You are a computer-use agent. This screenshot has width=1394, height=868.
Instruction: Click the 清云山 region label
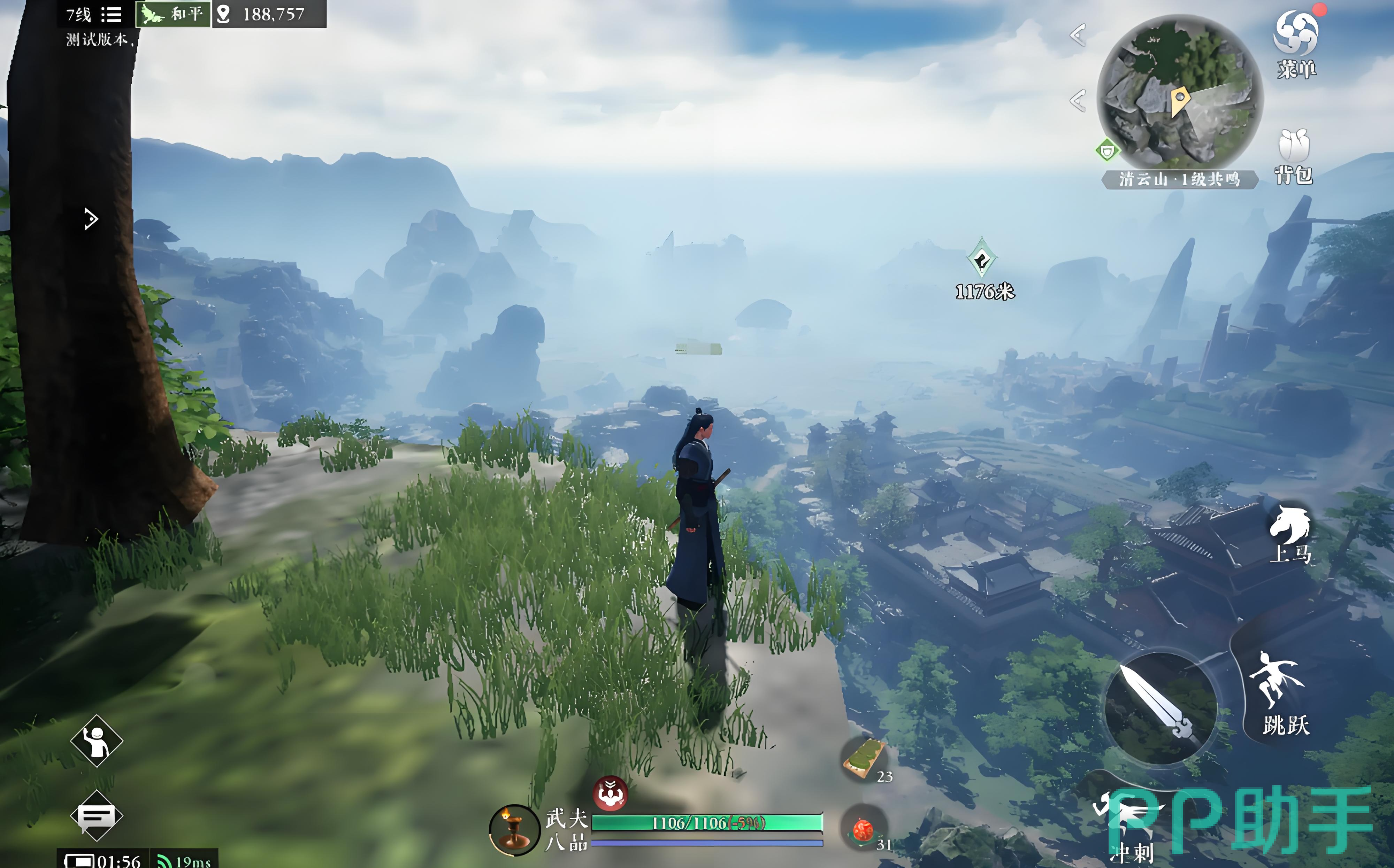1179,180
